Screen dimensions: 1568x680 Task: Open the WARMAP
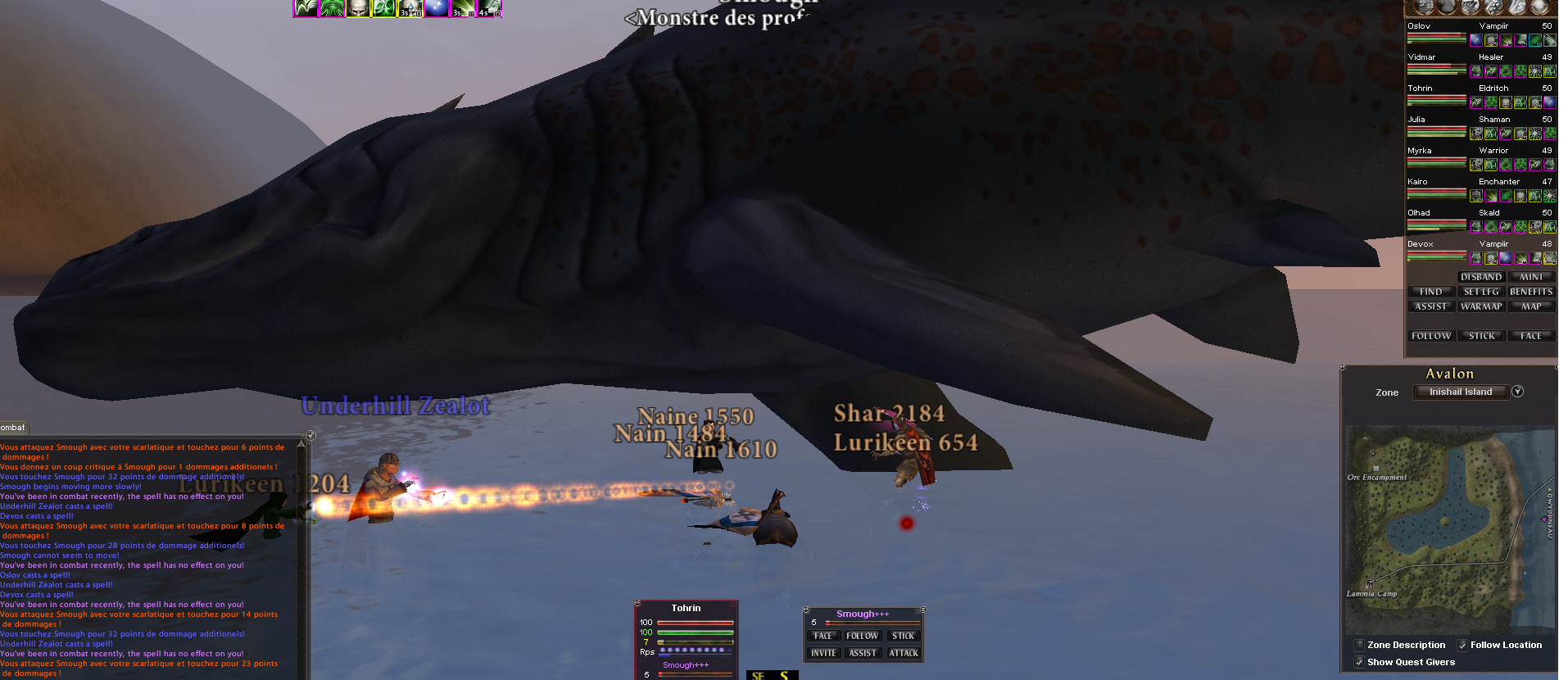1481,306
